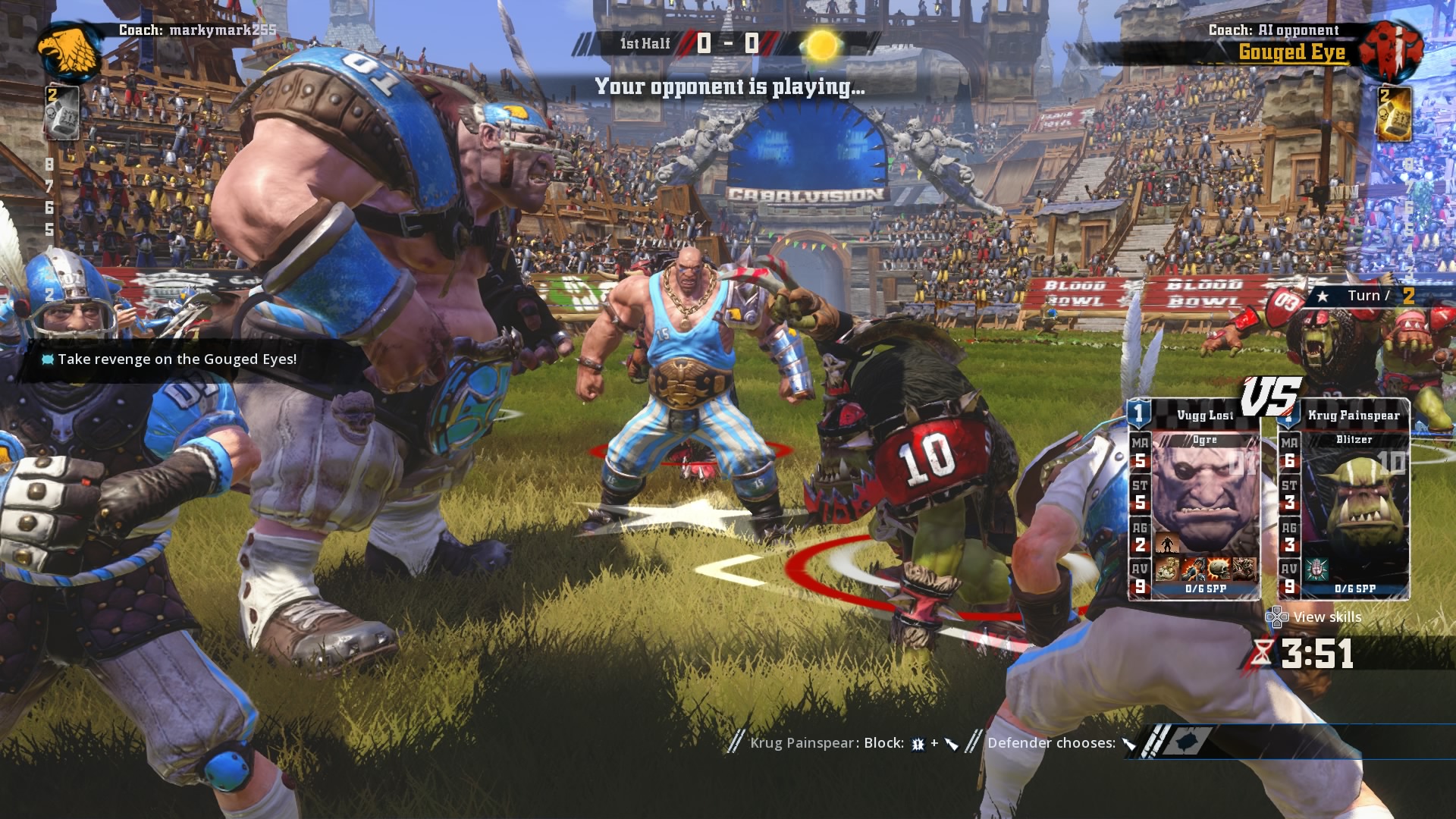
Task: Select the blue eagle team emblem
Action: click(x=68, y=48)
